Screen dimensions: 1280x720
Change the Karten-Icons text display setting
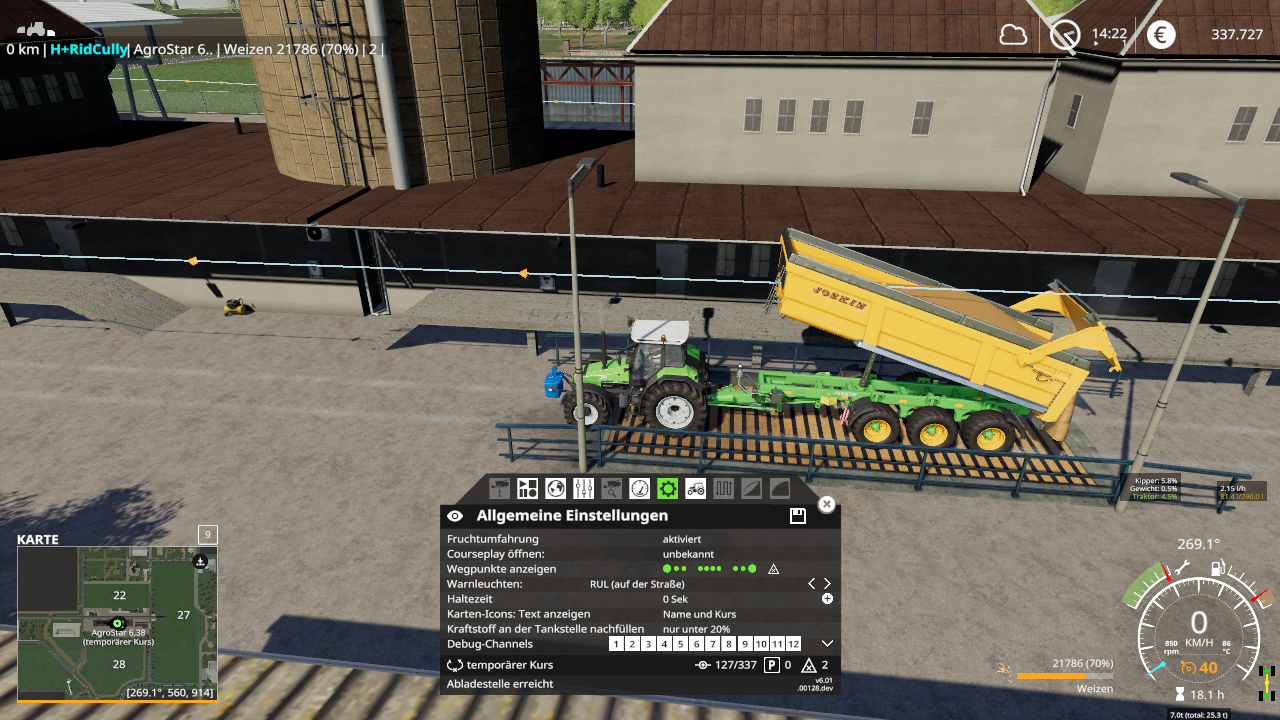tap(699, 614)
